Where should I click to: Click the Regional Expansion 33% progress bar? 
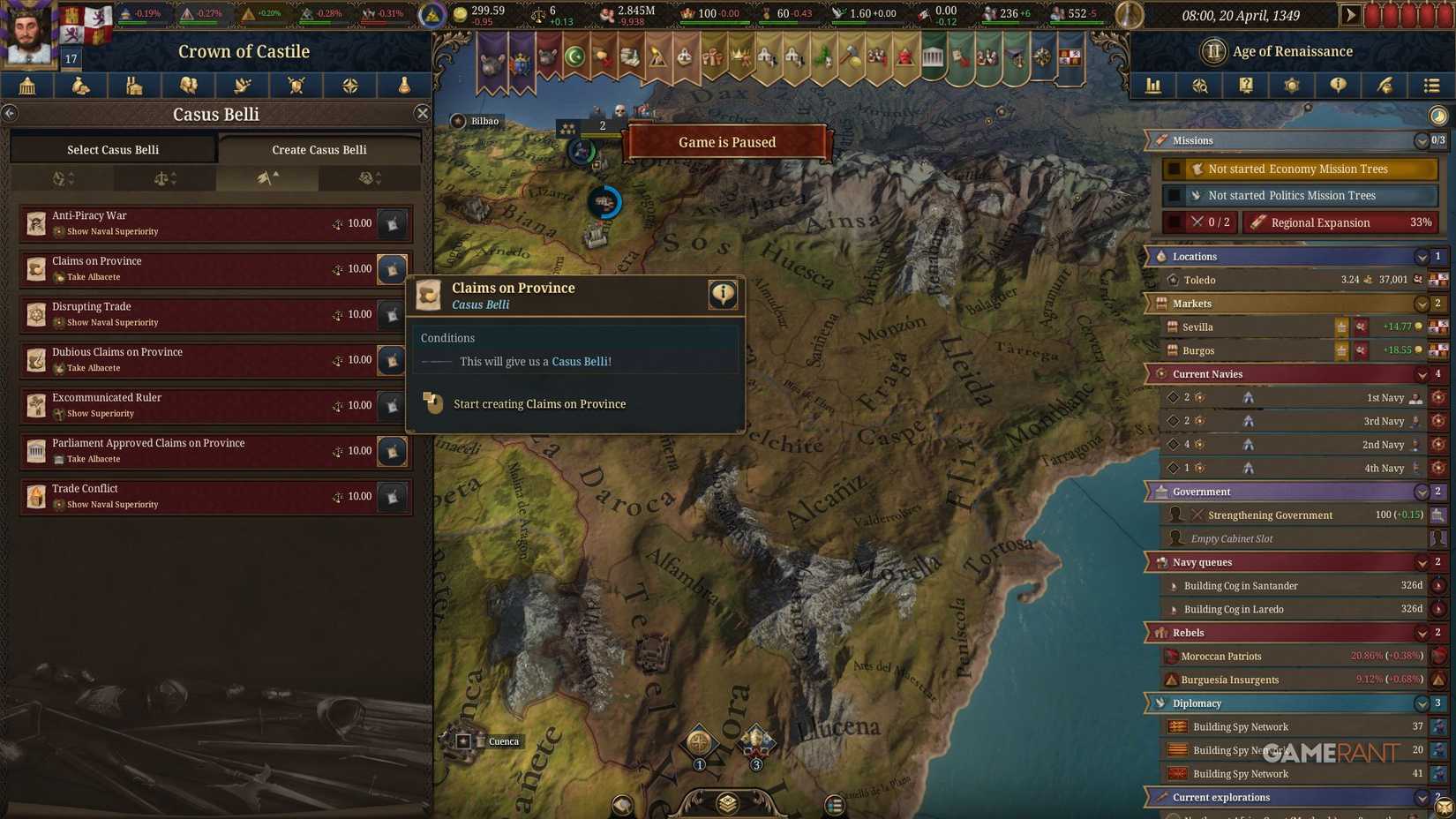tap(1340, 222)
